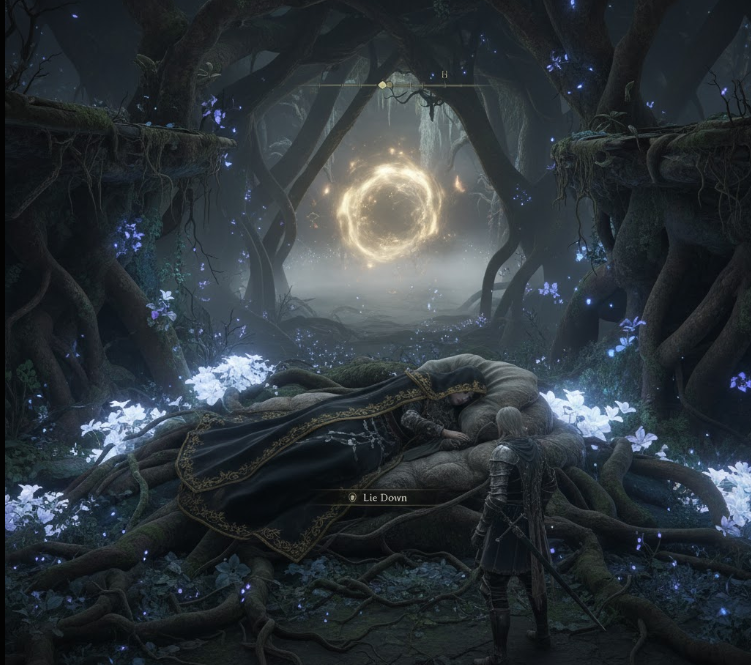This screenshot has width=751, height=665.
Task: Choose the Lie Down prompt
Action: 385,496
